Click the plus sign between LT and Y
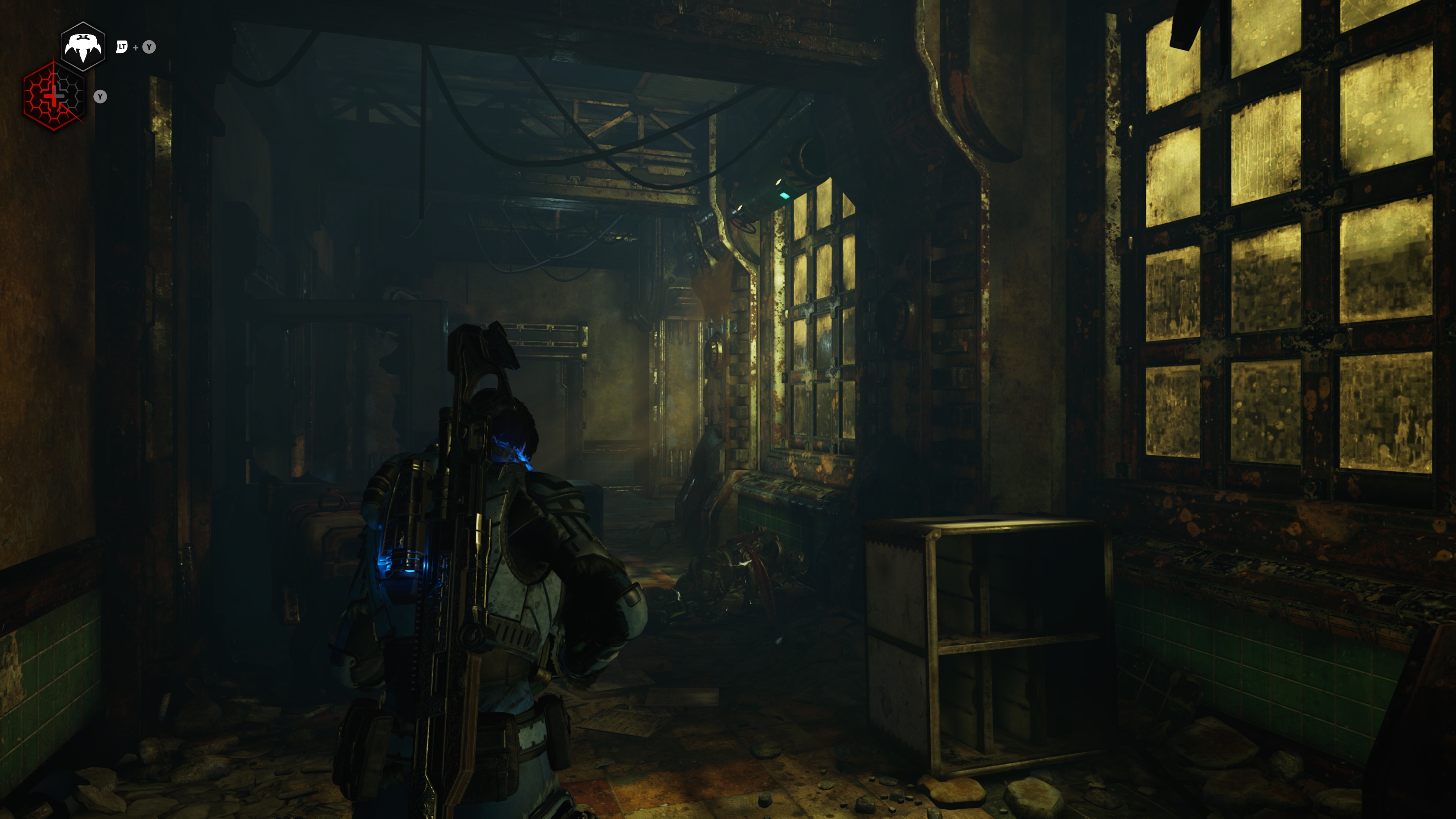Image resolution: width=1456 pixels, height=819 pixels. pos(136,47)
